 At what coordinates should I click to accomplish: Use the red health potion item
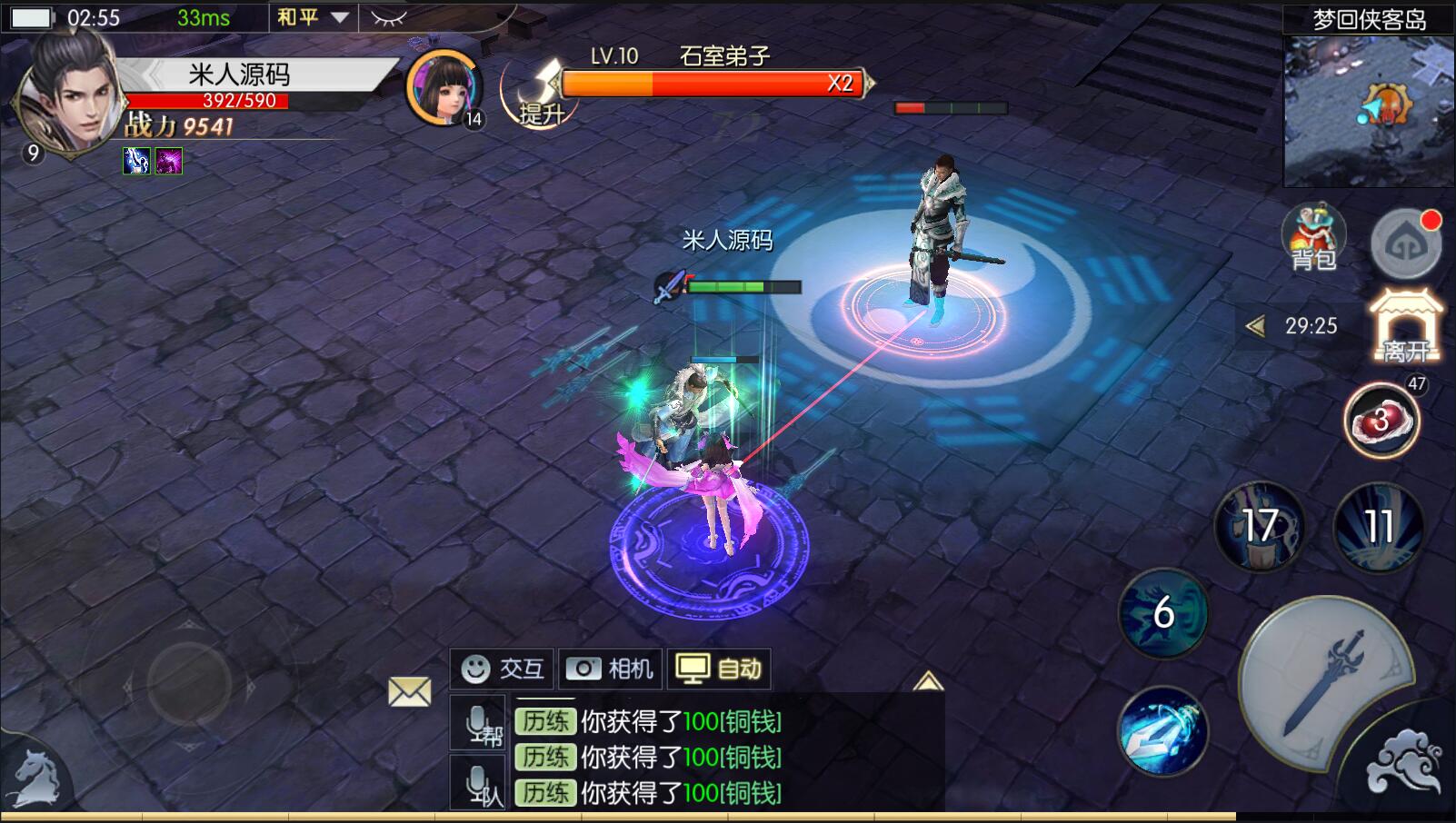point(1381,421)
